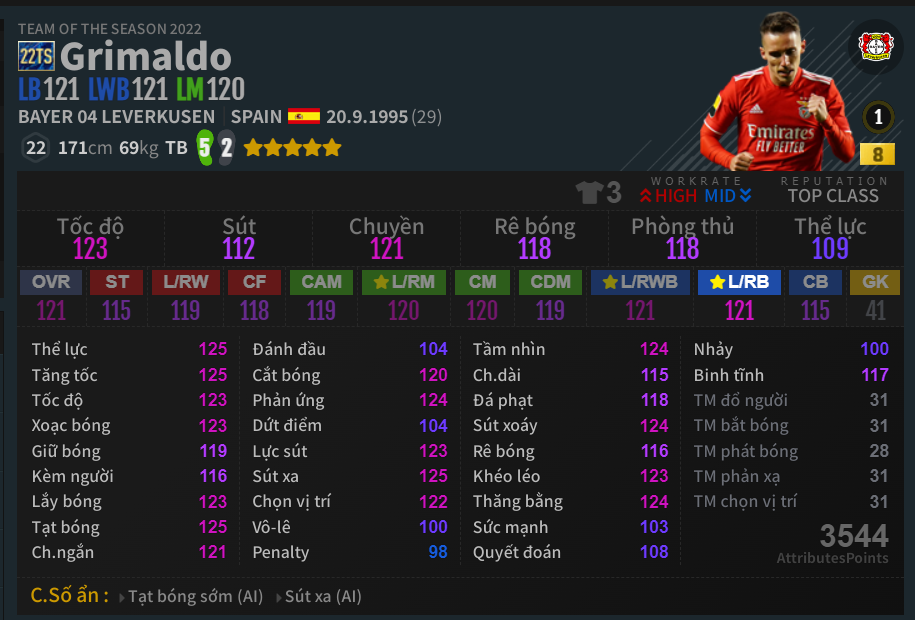Select the upgrade level 1 badge
Screen dimensions: 915x620
click(x=878, y=117)
